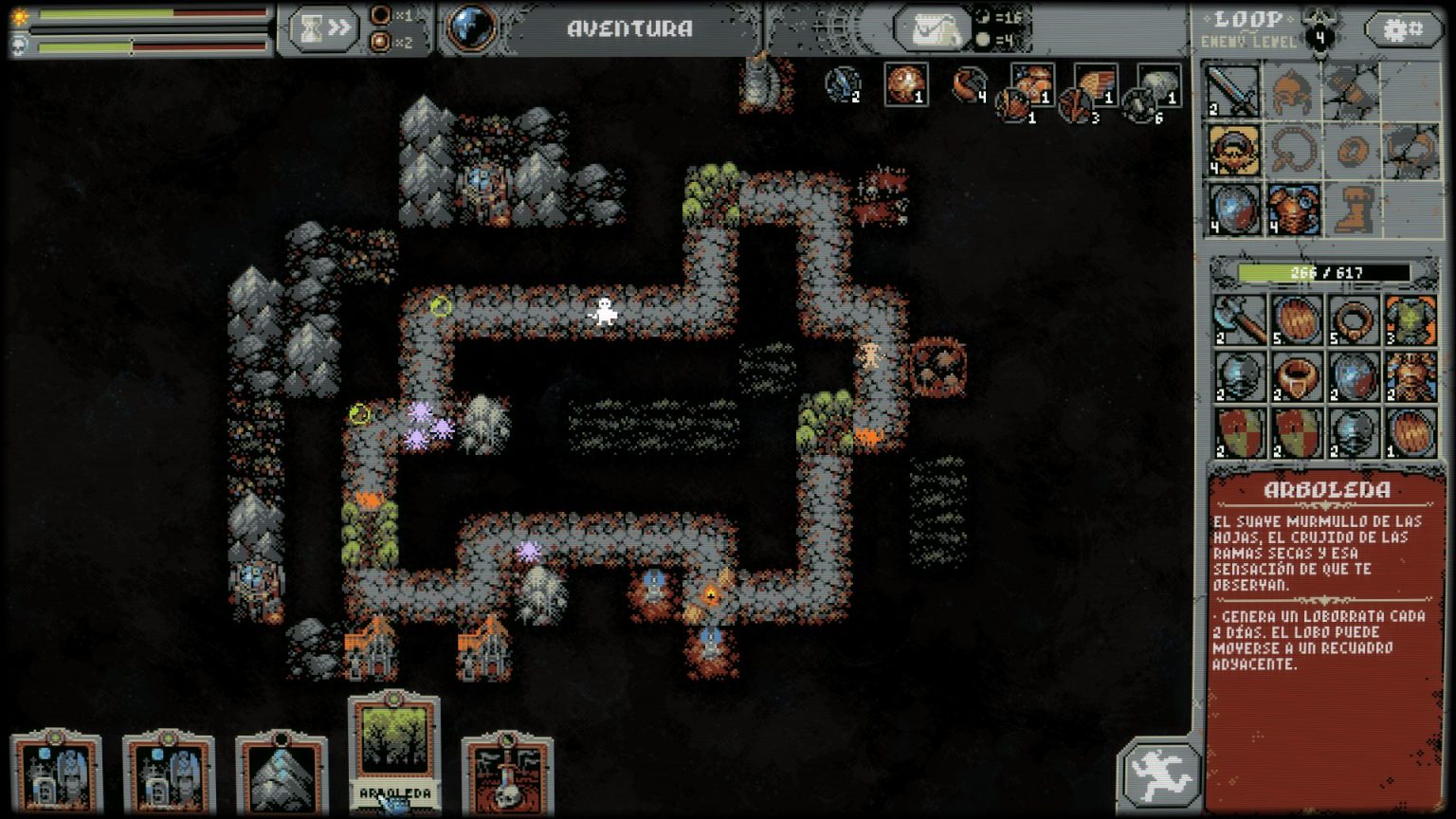Select the equipped orange chest armor
The height and width of the screenshot is (819, 1456).
point(1292,209)
